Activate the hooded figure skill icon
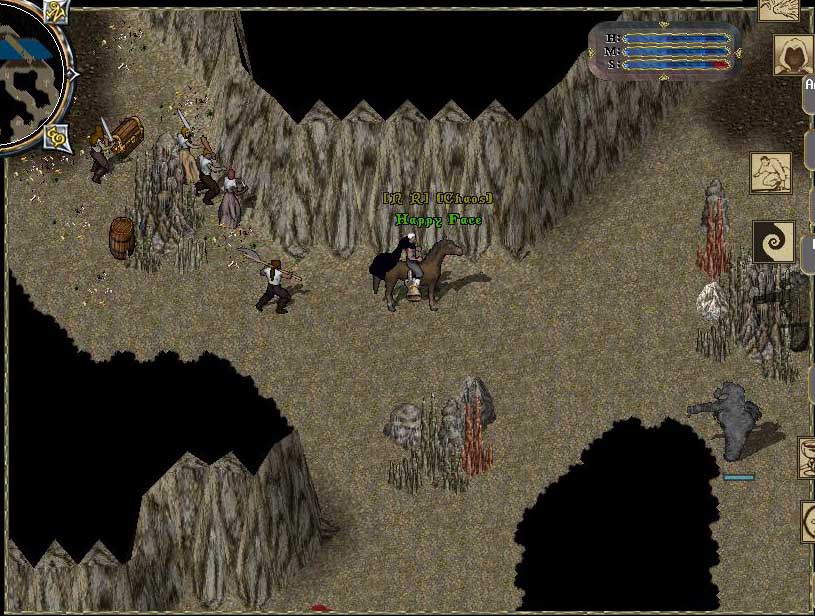Viewport: 815px width, 616px height. pyautogui.click(x=793, y=54)
